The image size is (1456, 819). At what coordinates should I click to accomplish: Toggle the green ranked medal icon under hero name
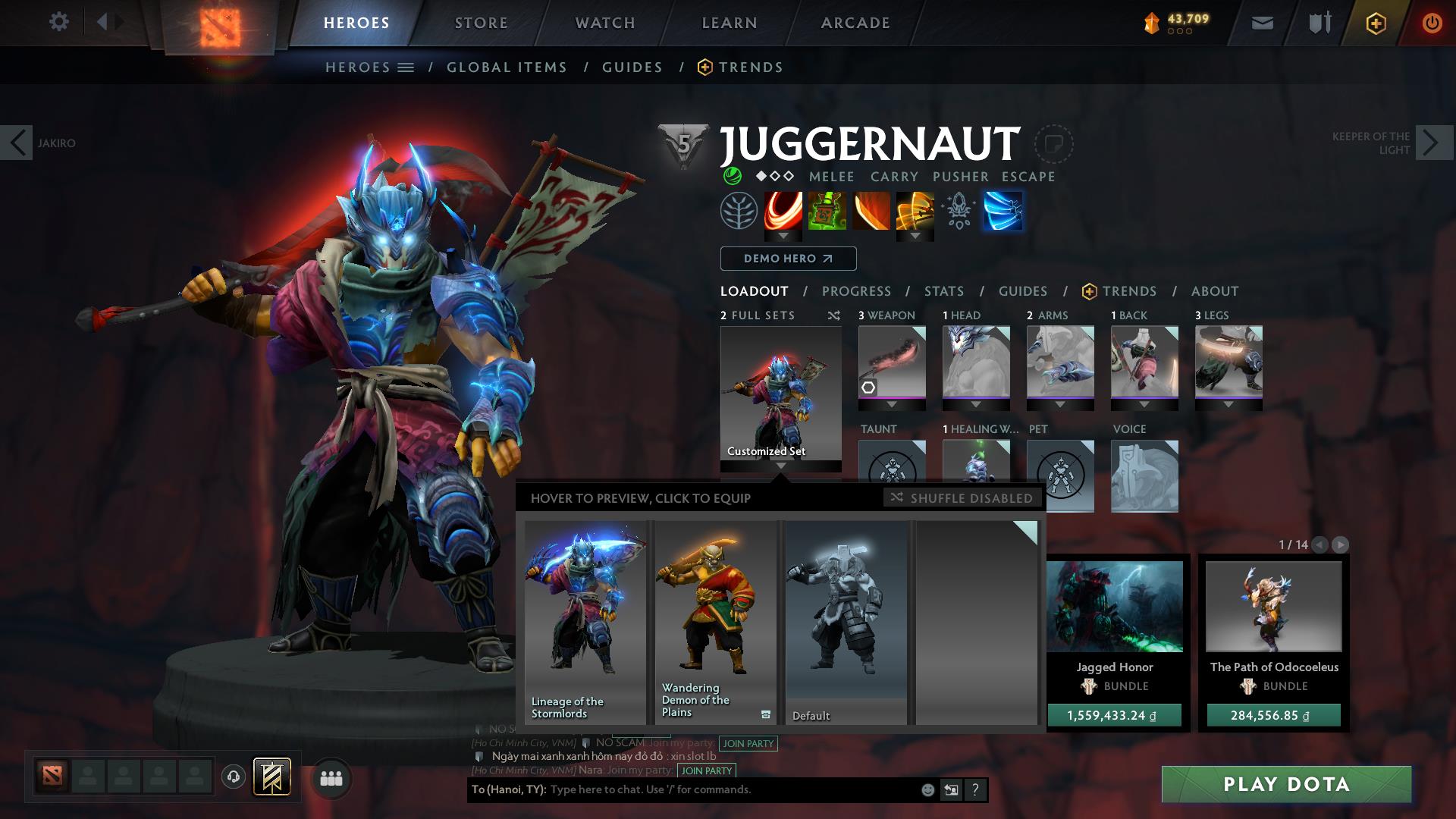click(x=731, y=177)
